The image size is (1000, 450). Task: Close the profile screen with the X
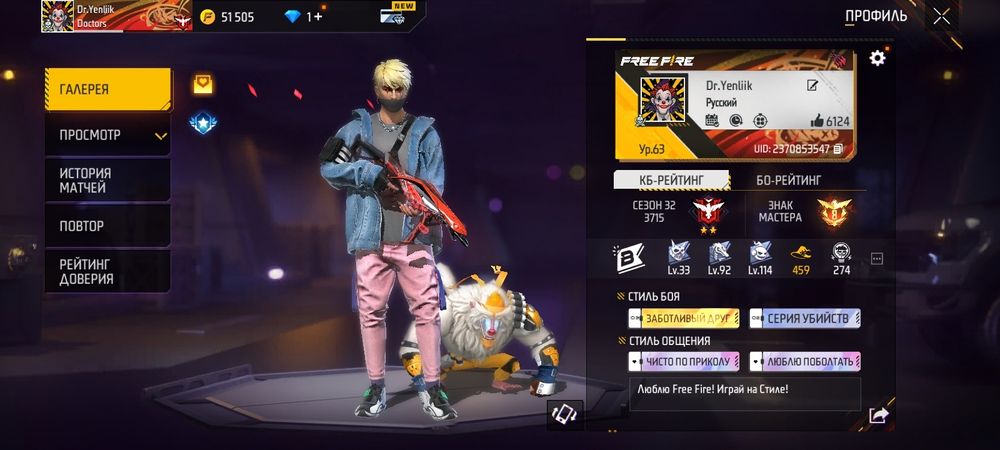[941, 16]
